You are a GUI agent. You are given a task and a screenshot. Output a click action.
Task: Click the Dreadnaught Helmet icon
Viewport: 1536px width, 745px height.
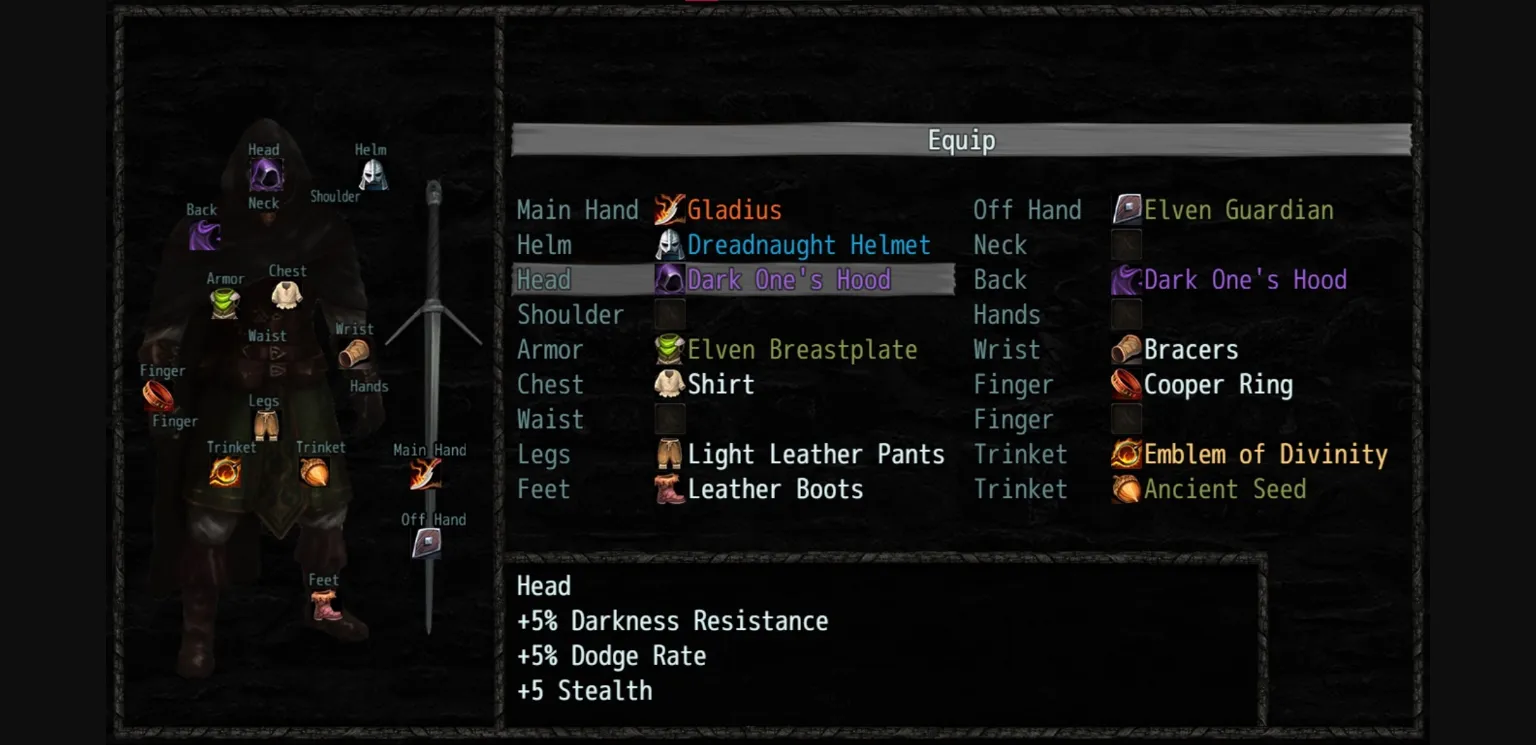point(669,244)
